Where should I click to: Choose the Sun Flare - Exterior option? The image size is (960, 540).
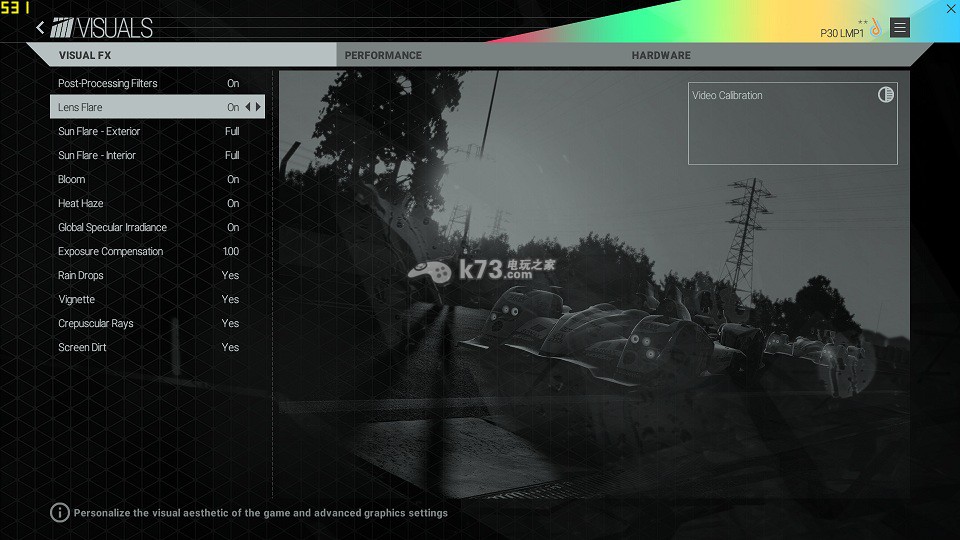(150, 131)
